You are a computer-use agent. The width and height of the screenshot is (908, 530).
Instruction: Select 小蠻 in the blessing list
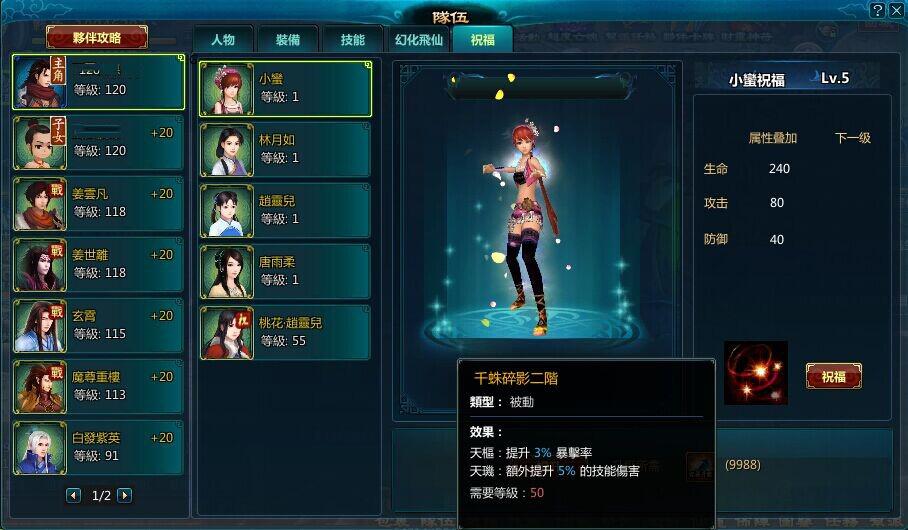pyautogui.click(x=285, y=89)
